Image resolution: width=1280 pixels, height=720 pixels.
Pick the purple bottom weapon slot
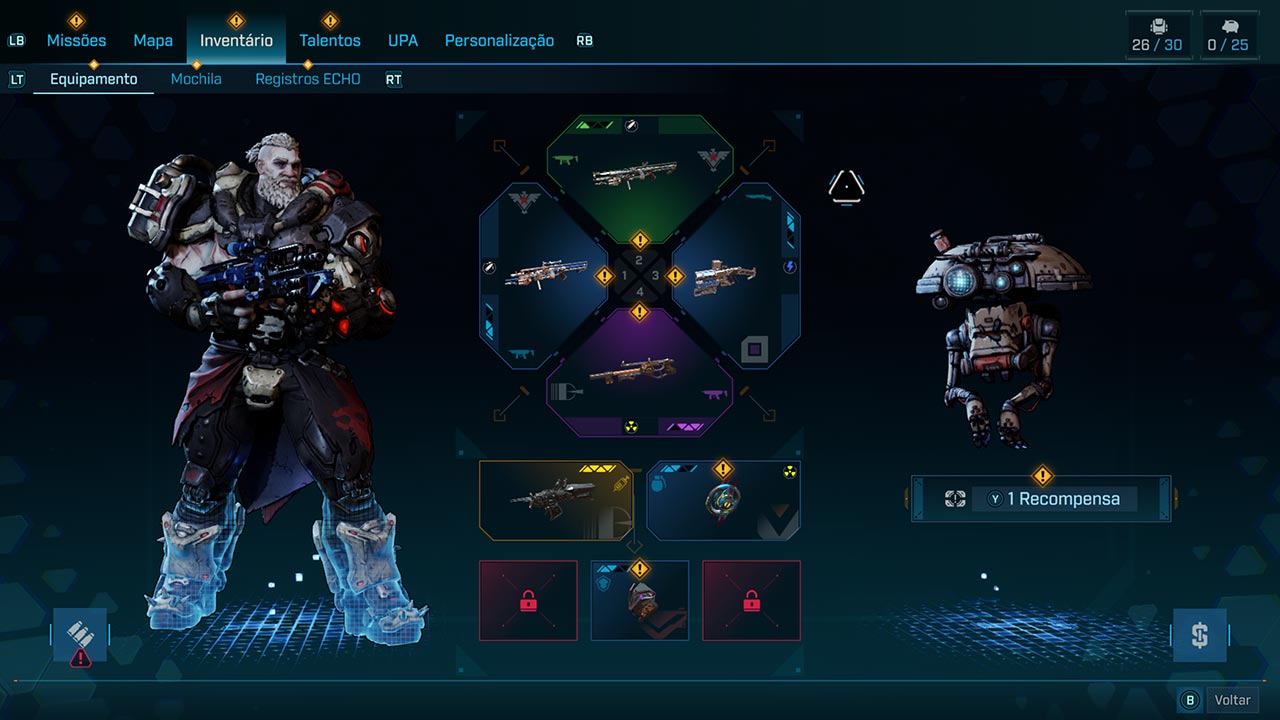640,377
